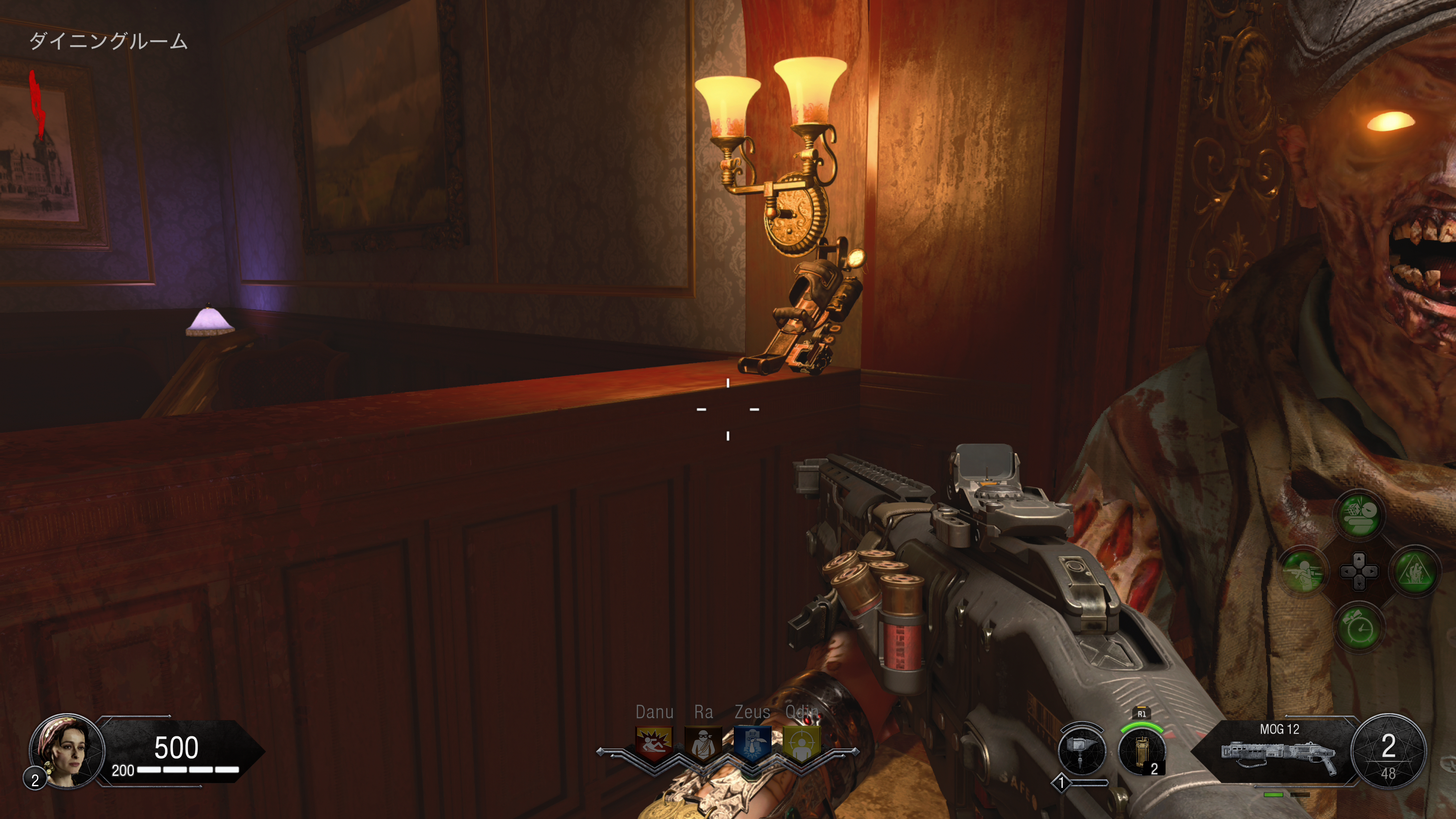Use the soldier aiming rifle elixir

[x=1303, y=571]
